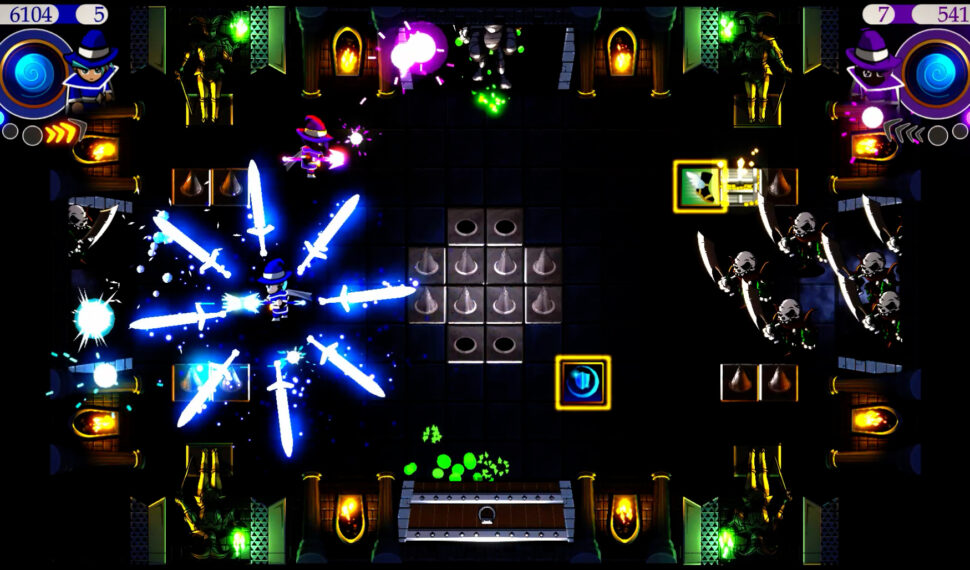Select the purple-hatted wizard player portrait

coord(873,70)
